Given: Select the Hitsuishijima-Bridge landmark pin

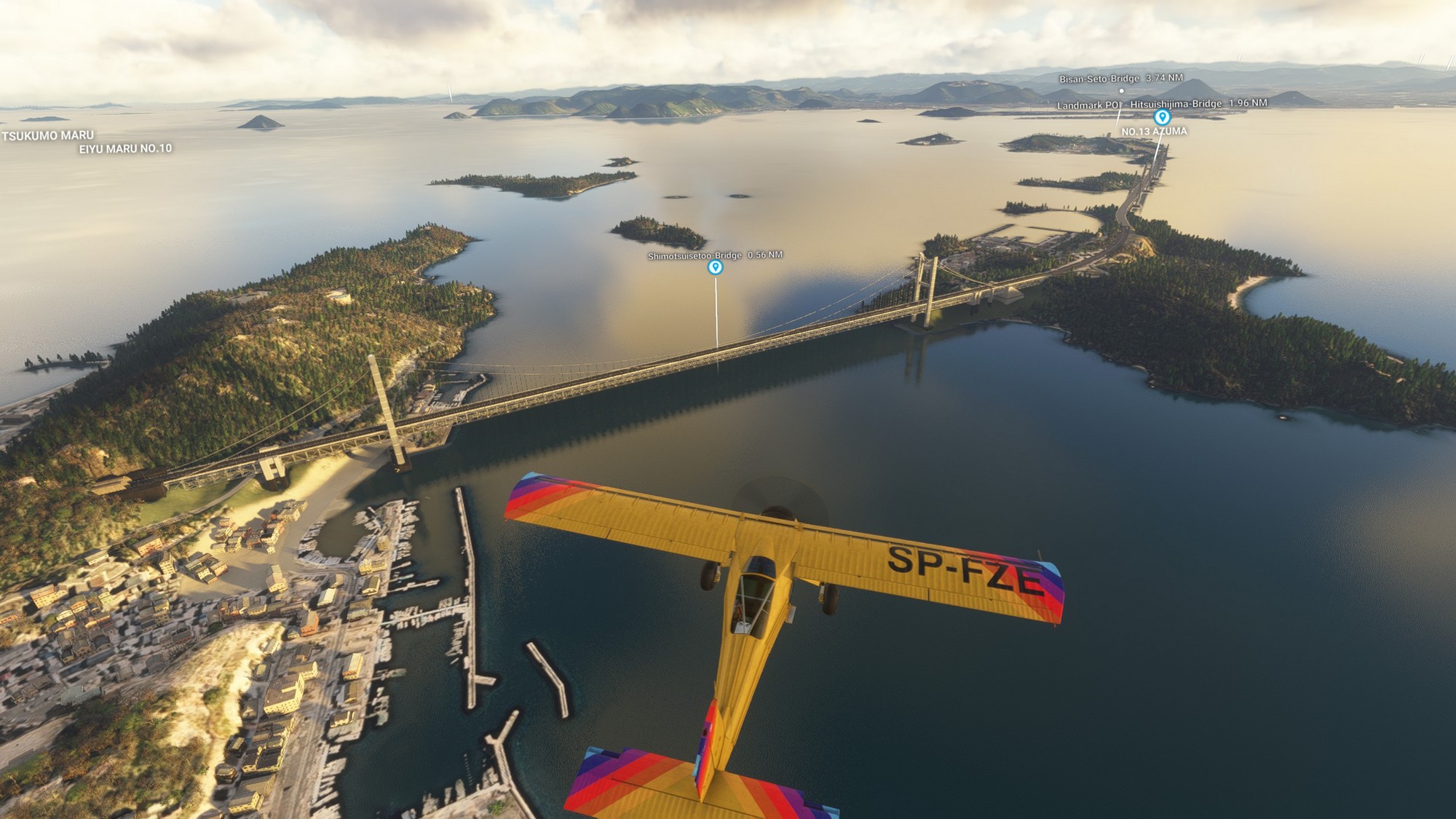Looking at the screenshot, I should pyautogui.click(x=1162, y=117).
